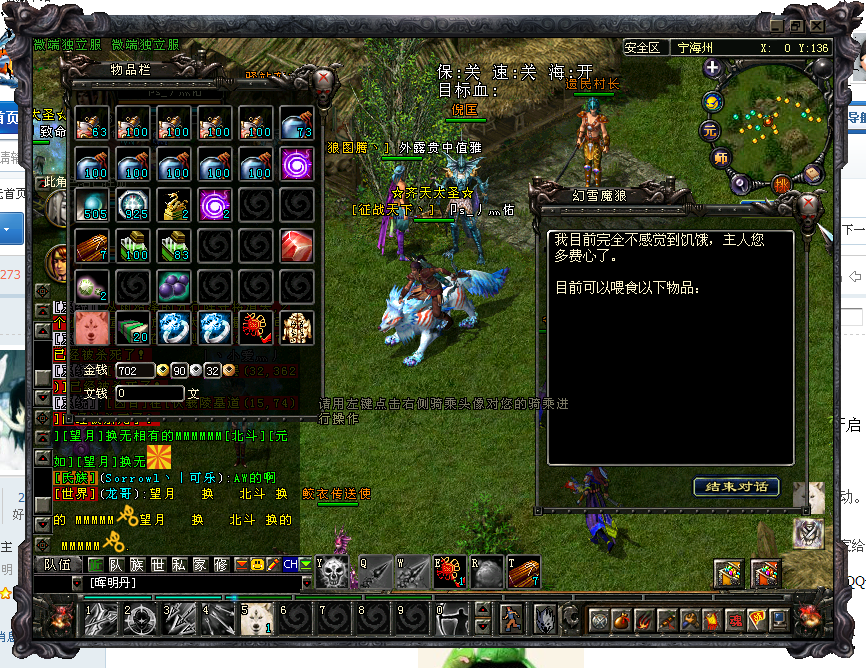Activate the 挑 challenge button
The width and height of the screenshot is (866, 668).
pyautogui.click(x=781, y=184)
